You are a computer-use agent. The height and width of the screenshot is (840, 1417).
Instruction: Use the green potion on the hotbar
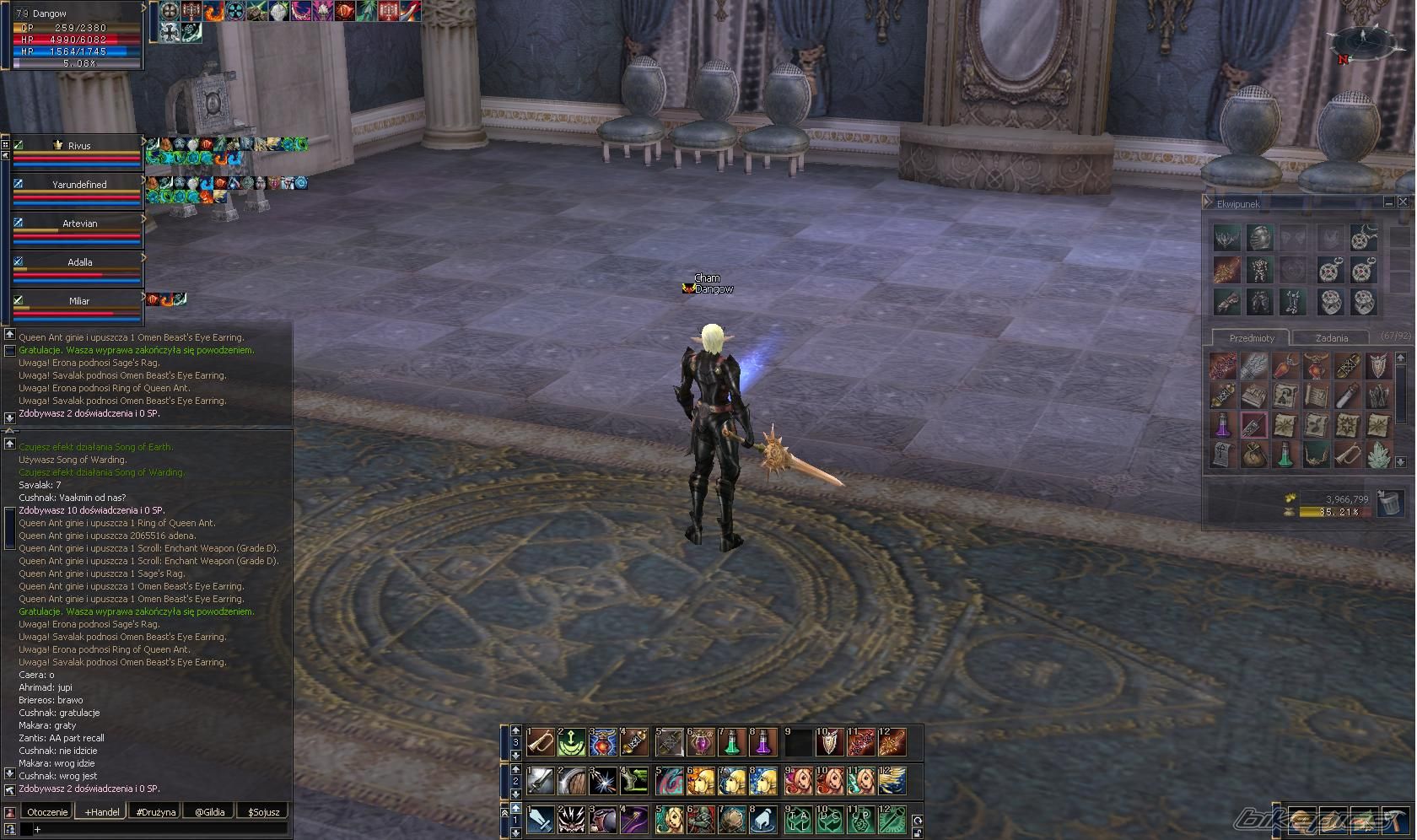[732, 743]
